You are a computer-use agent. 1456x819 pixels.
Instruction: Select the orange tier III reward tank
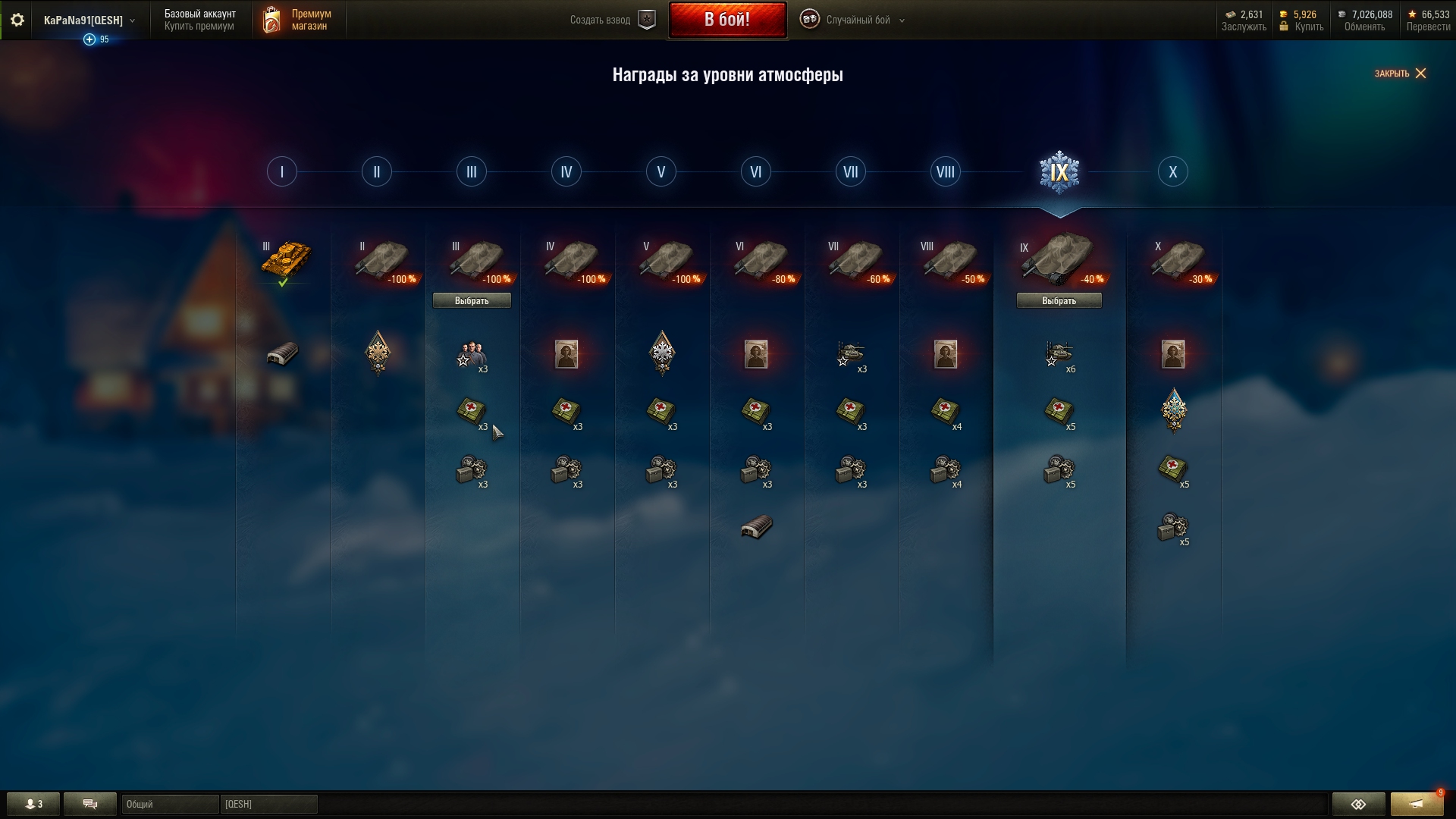285,259
